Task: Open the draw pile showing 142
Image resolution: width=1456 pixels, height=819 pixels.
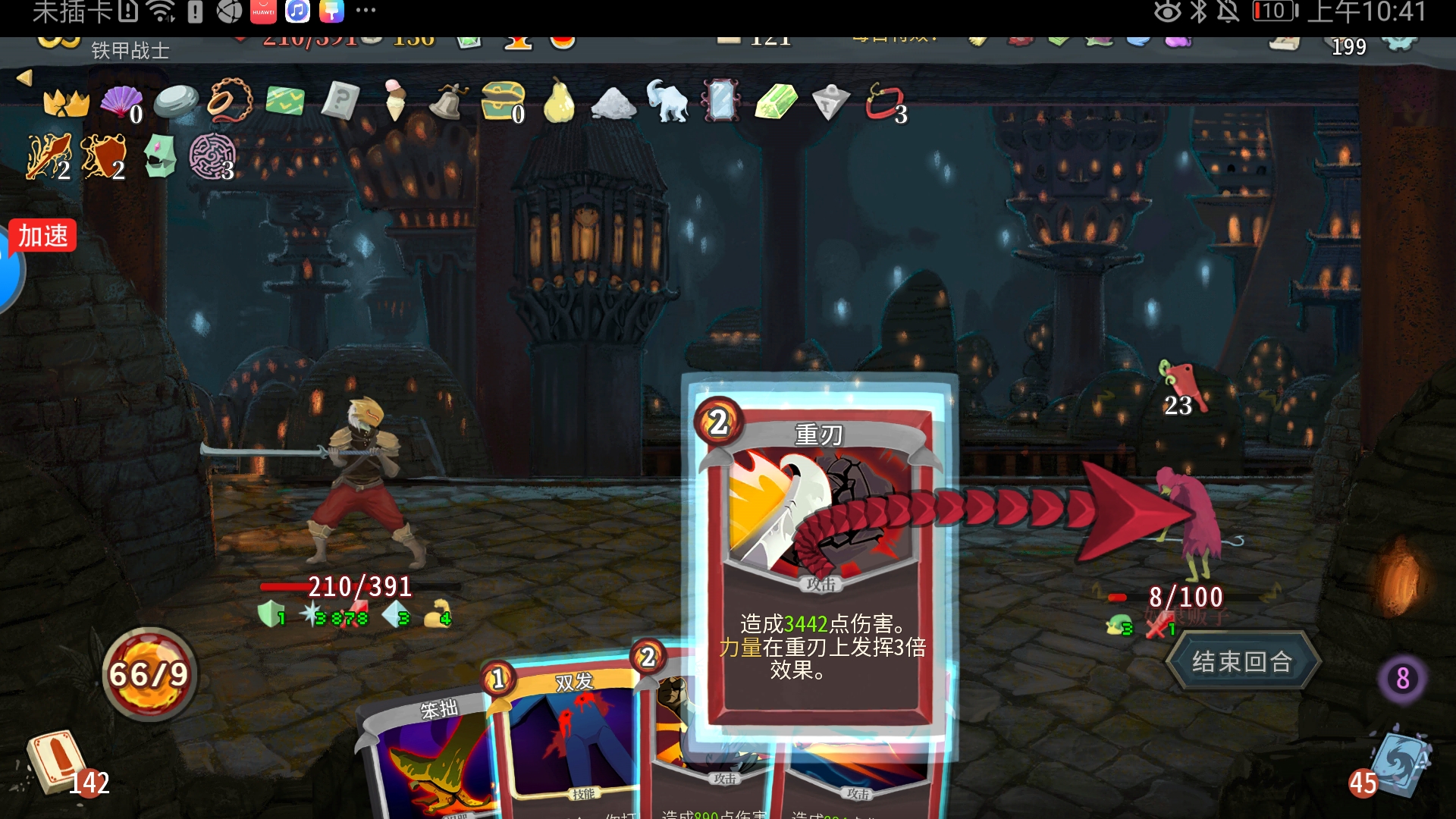Action: [x=59, y=762]
